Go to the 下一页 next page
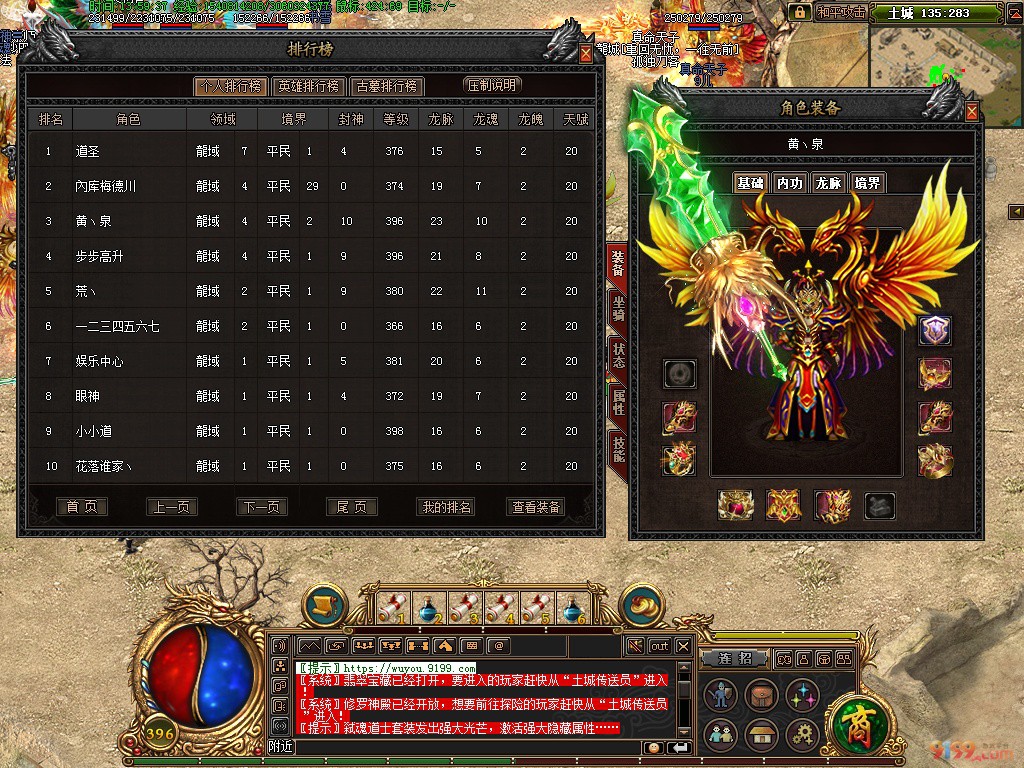 (x=260, y=507)
